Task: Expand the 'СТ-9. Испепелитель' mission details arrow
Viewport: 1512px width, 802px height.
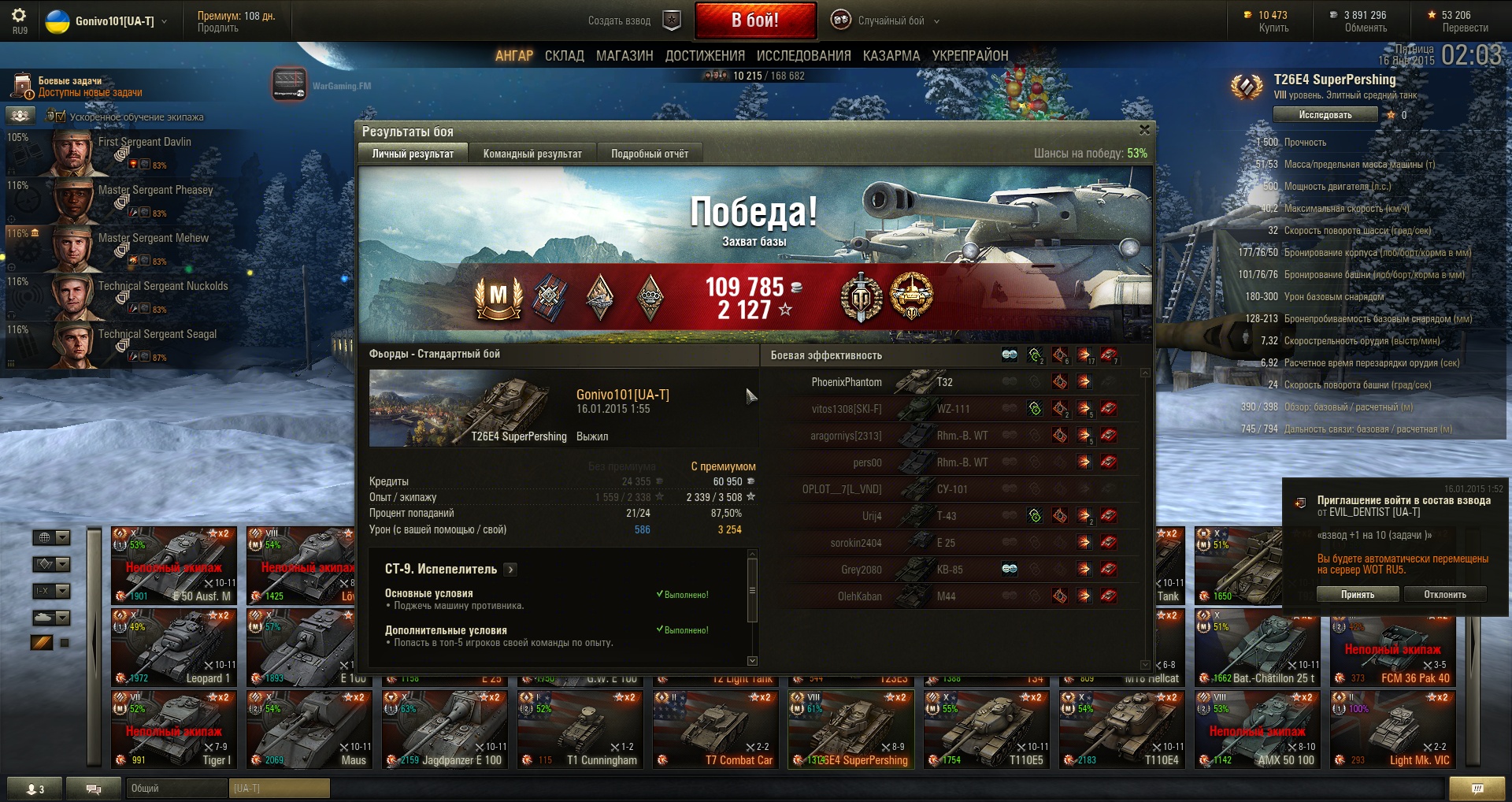Action: pos(510,570)
